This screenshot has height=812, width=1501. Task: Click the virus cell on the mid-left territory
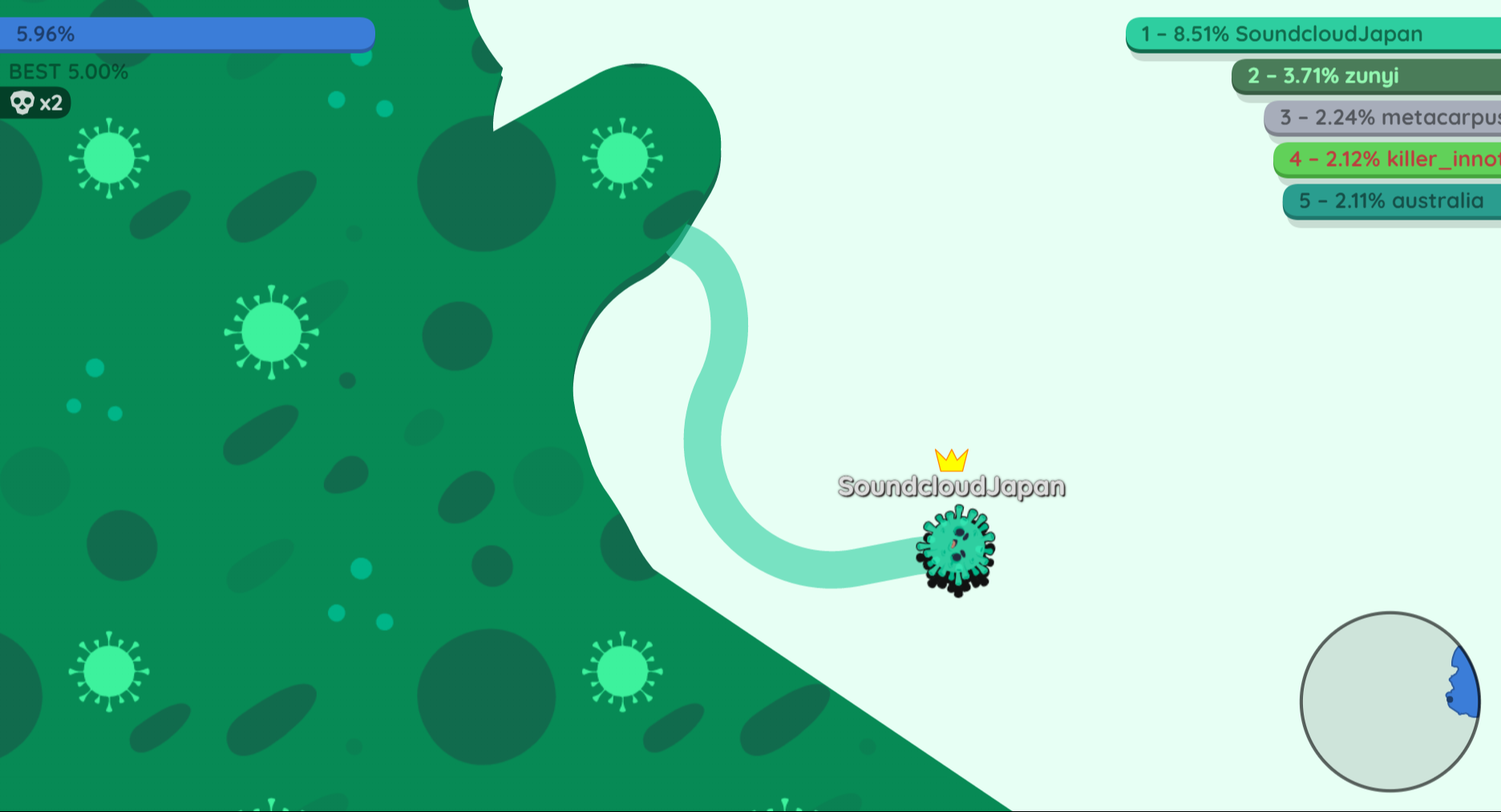tap(270, 331)
